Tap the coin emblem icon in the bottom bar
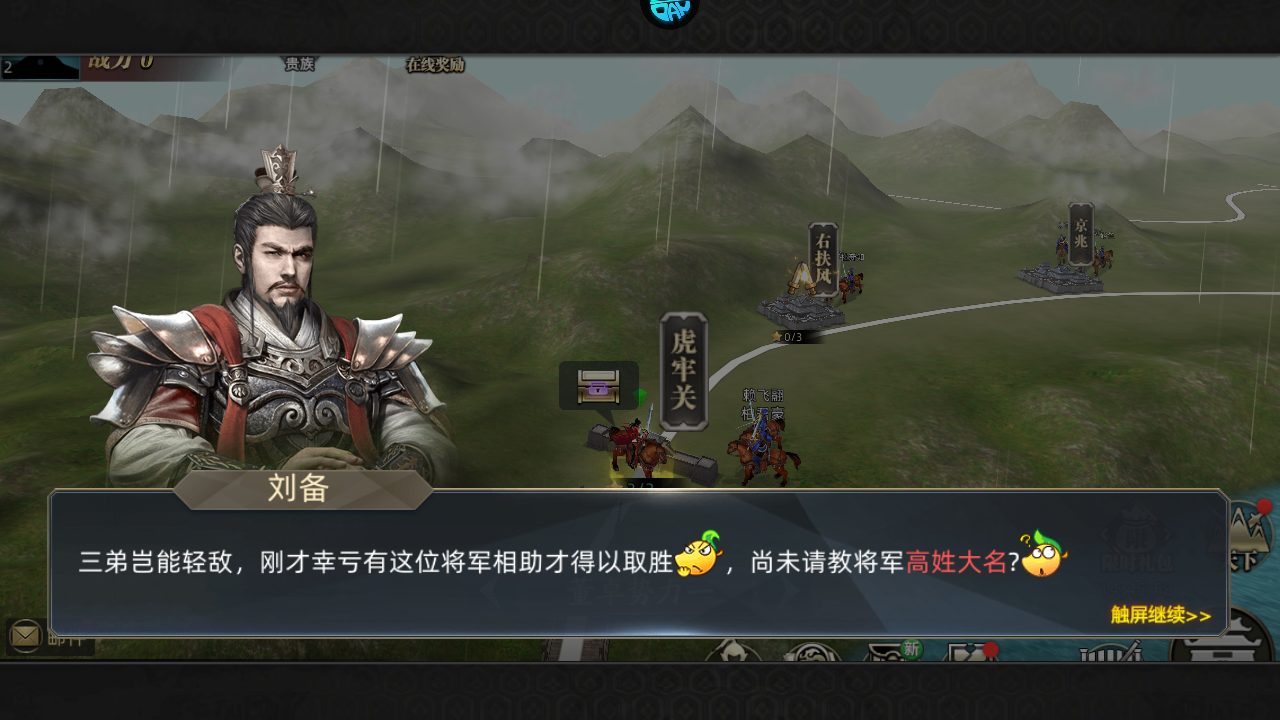 (x=812, y=653)
